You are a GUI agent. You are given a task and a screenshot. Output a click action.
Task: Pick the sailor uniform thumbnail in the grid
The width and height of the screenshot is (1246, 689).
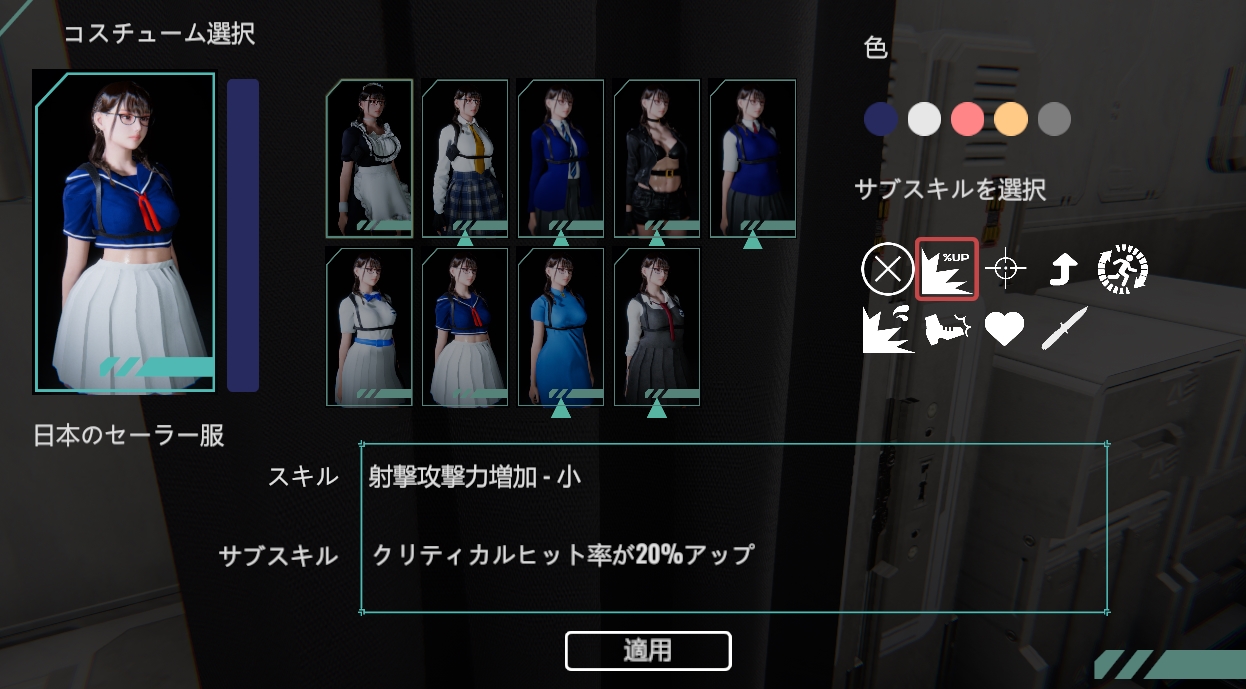pyautogui.click(x=465, y=327)
